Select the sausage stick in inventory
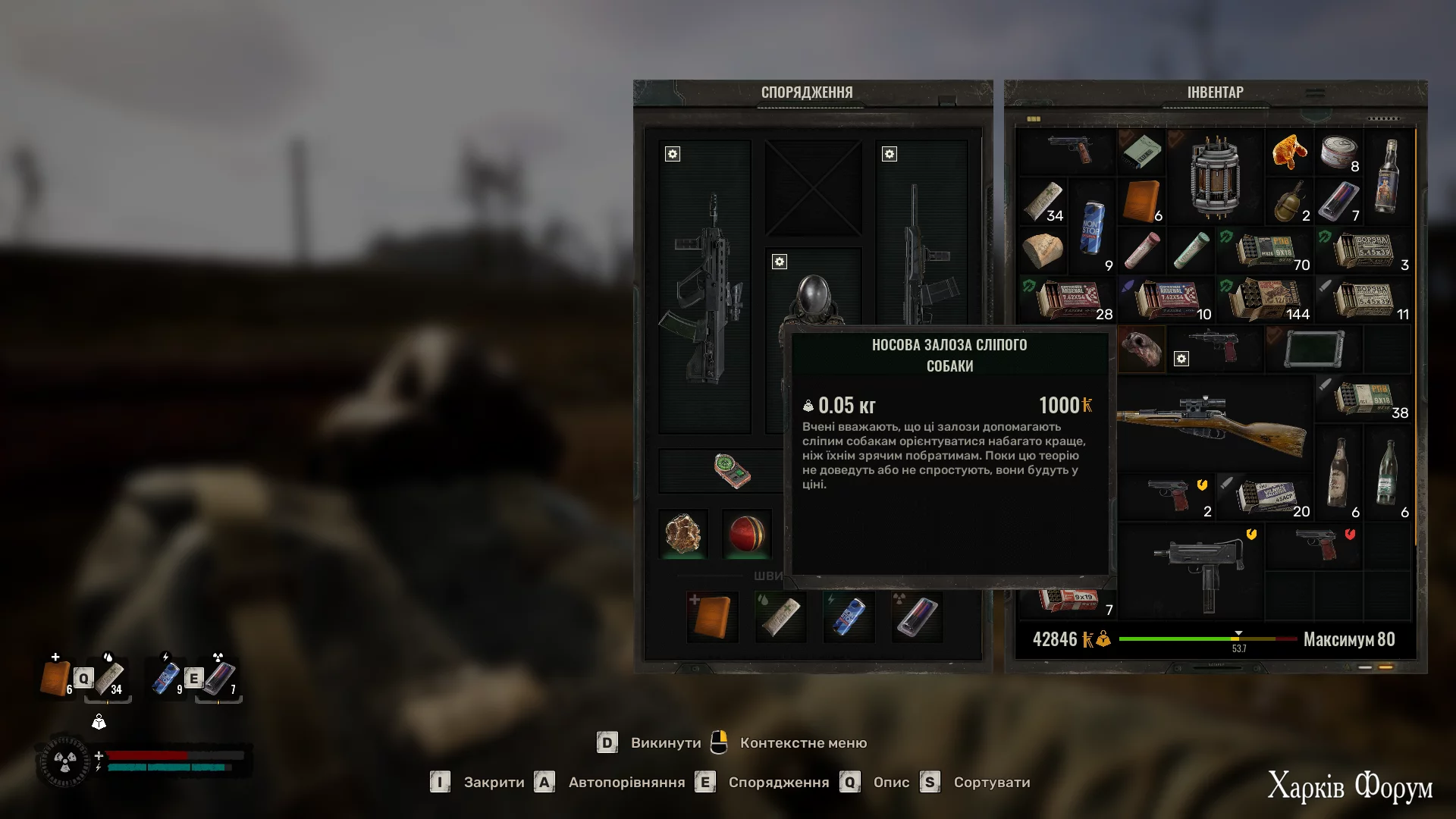The image size is (1456, 819). coord(1142,250)
